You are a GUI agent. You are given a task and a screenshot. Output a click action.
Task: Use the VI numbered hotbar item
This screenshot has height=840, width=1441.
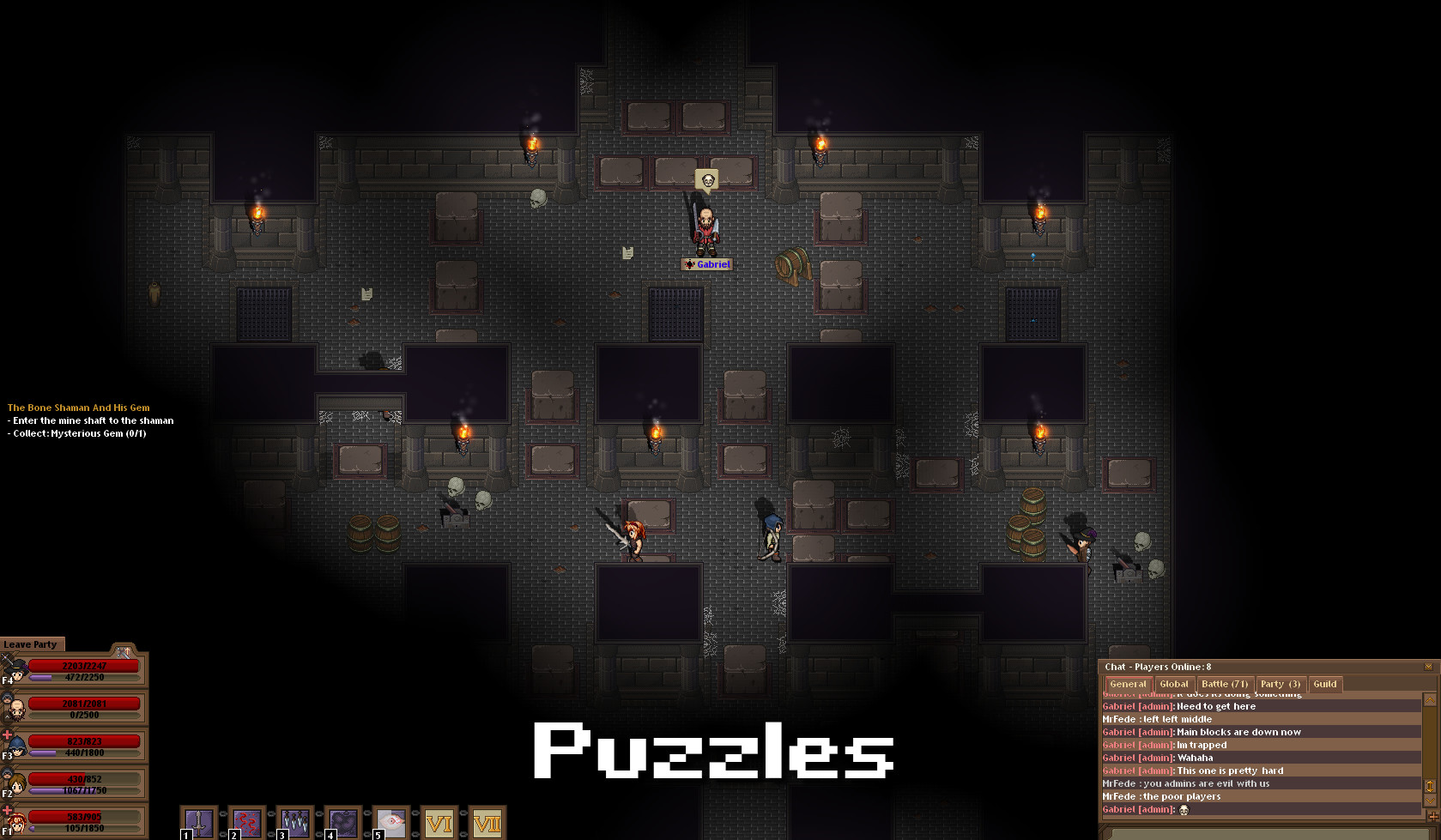click(441, 821)
